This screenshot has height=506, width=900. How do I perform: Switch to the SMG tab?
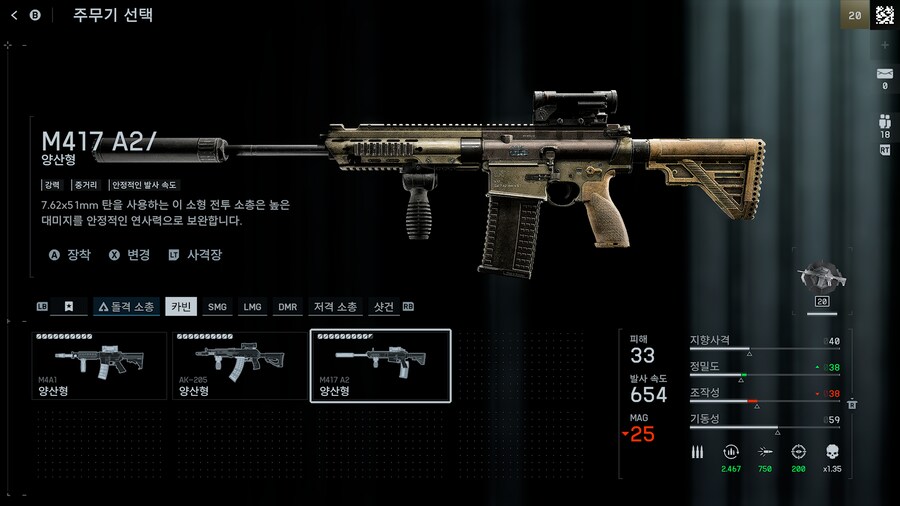click(x=217, y=307)
